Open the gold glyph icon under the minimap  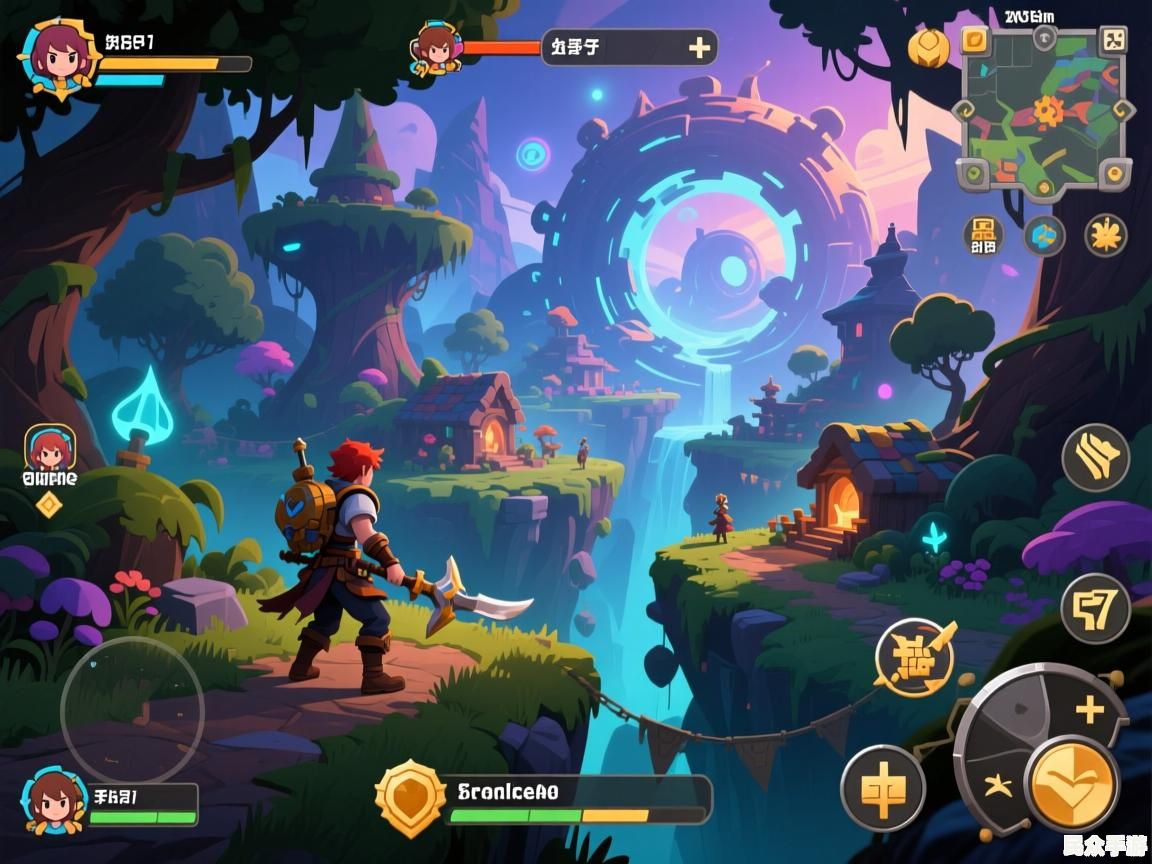point(983,235)
